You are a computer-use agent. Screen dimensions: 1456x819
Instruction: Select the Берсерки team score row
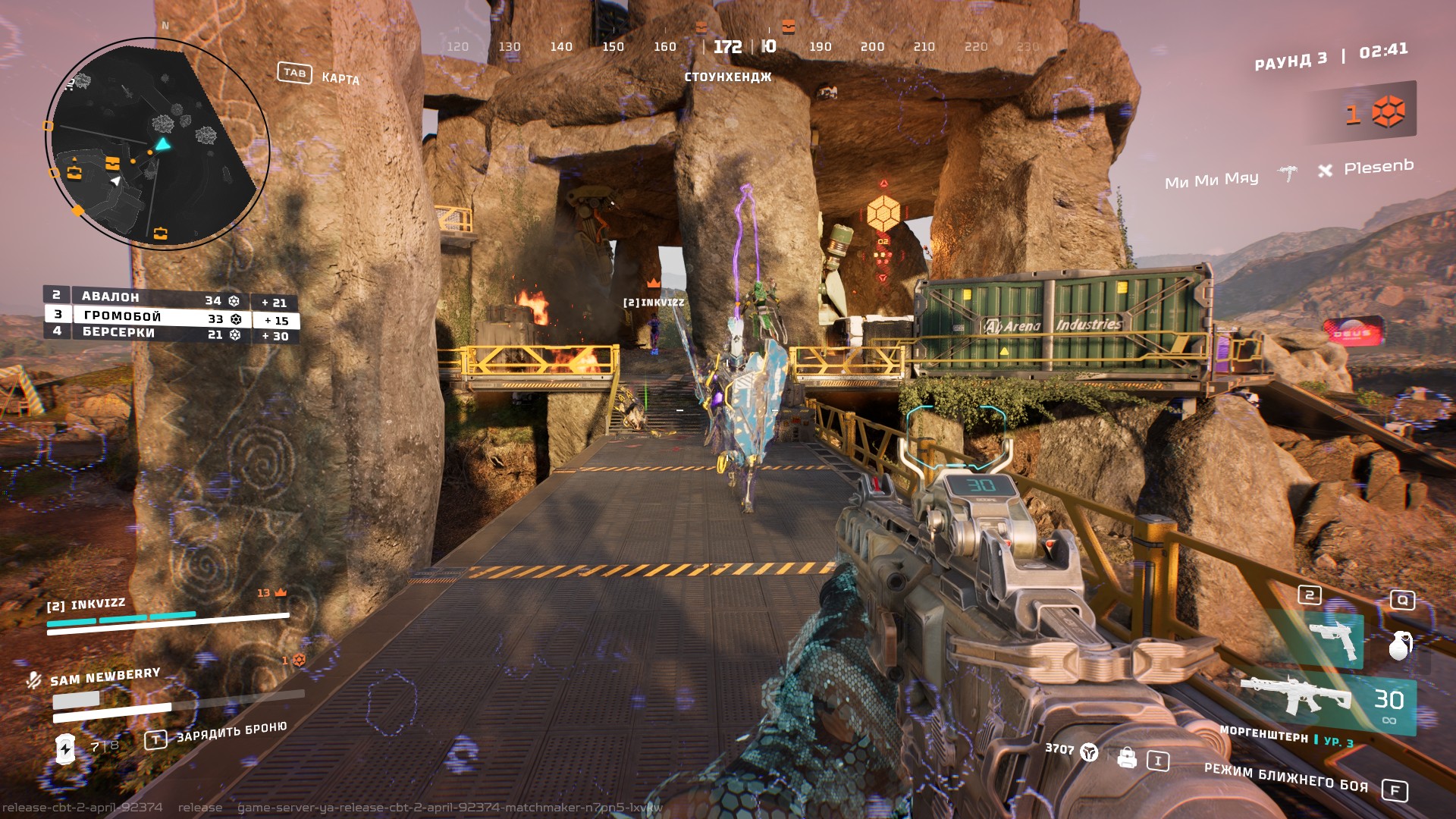[x=171, y=334]
